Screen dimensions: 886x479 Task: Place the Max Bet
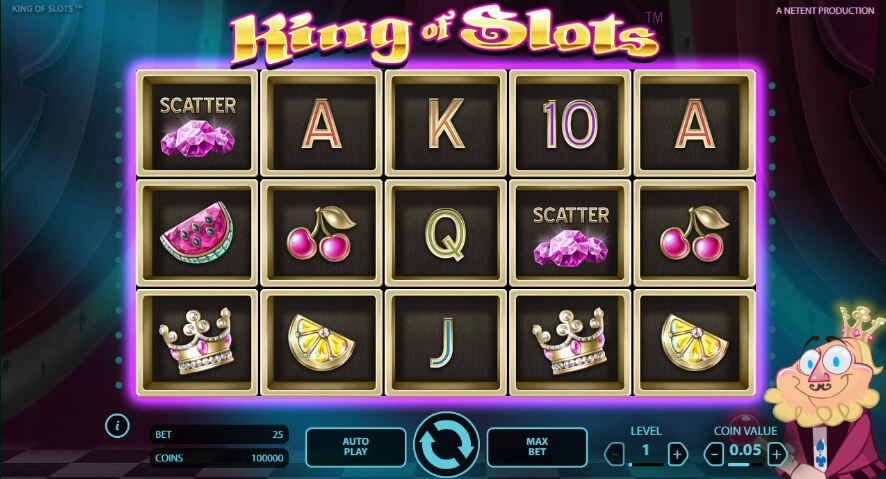537,447
